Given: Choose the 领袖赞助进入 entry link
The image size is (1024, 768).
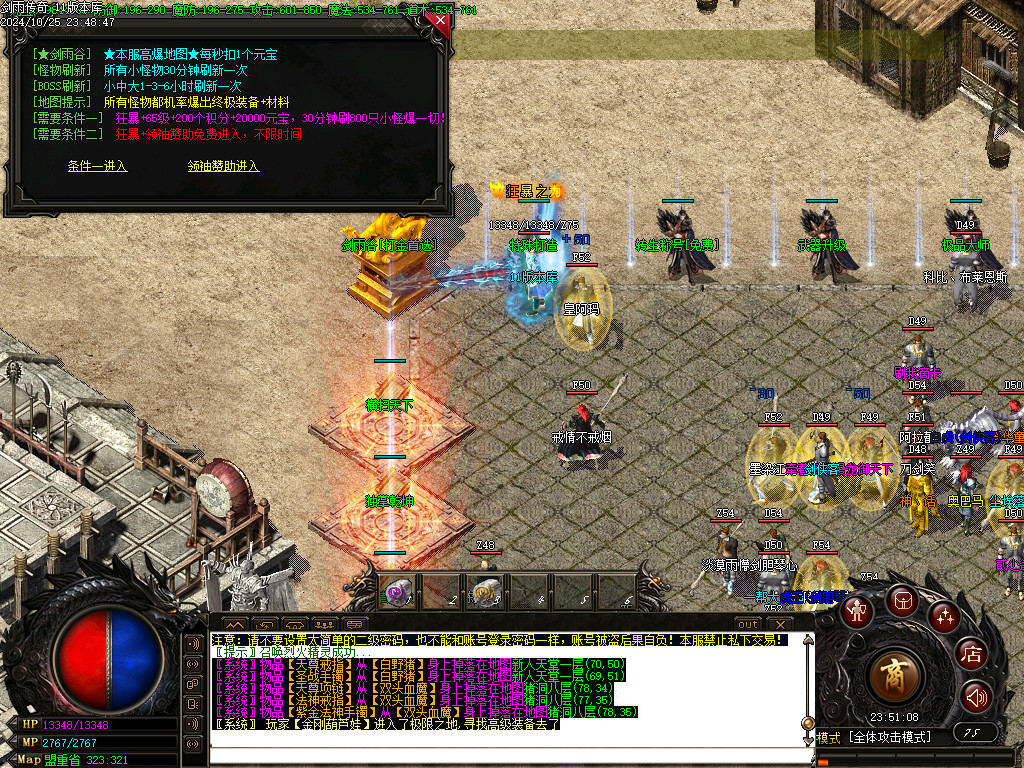Looking at the screenshot, I should point(223,166).
